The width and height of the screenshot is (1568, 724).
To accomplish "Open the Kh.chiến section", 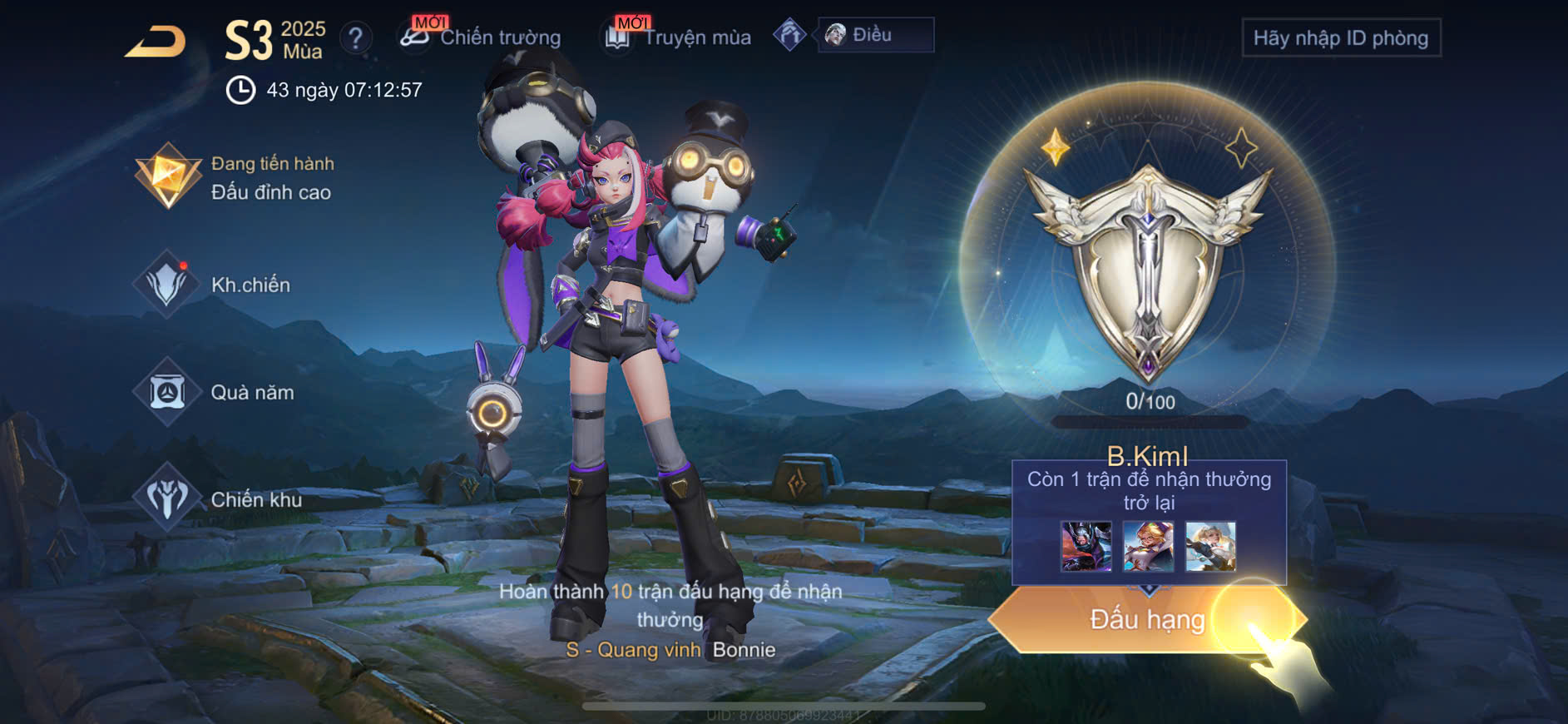I will (215, 285).
